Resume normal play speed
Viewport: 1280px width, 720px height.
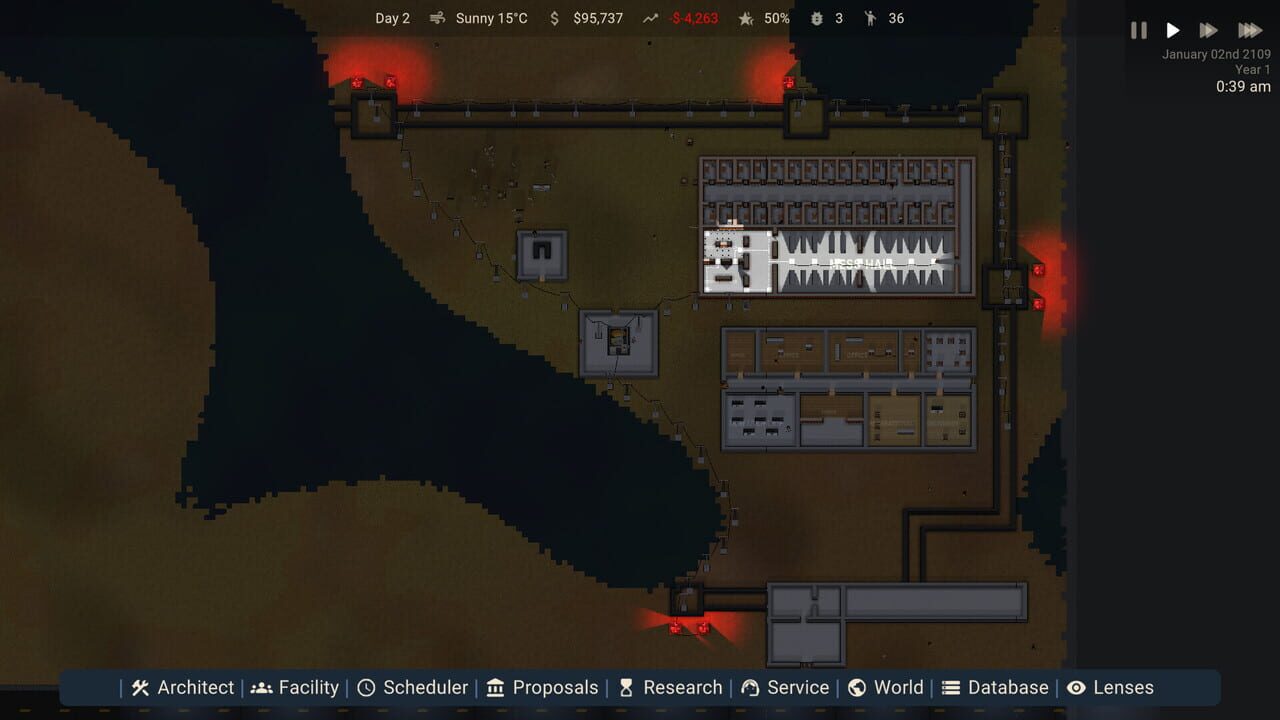(x=1172, y=30)
